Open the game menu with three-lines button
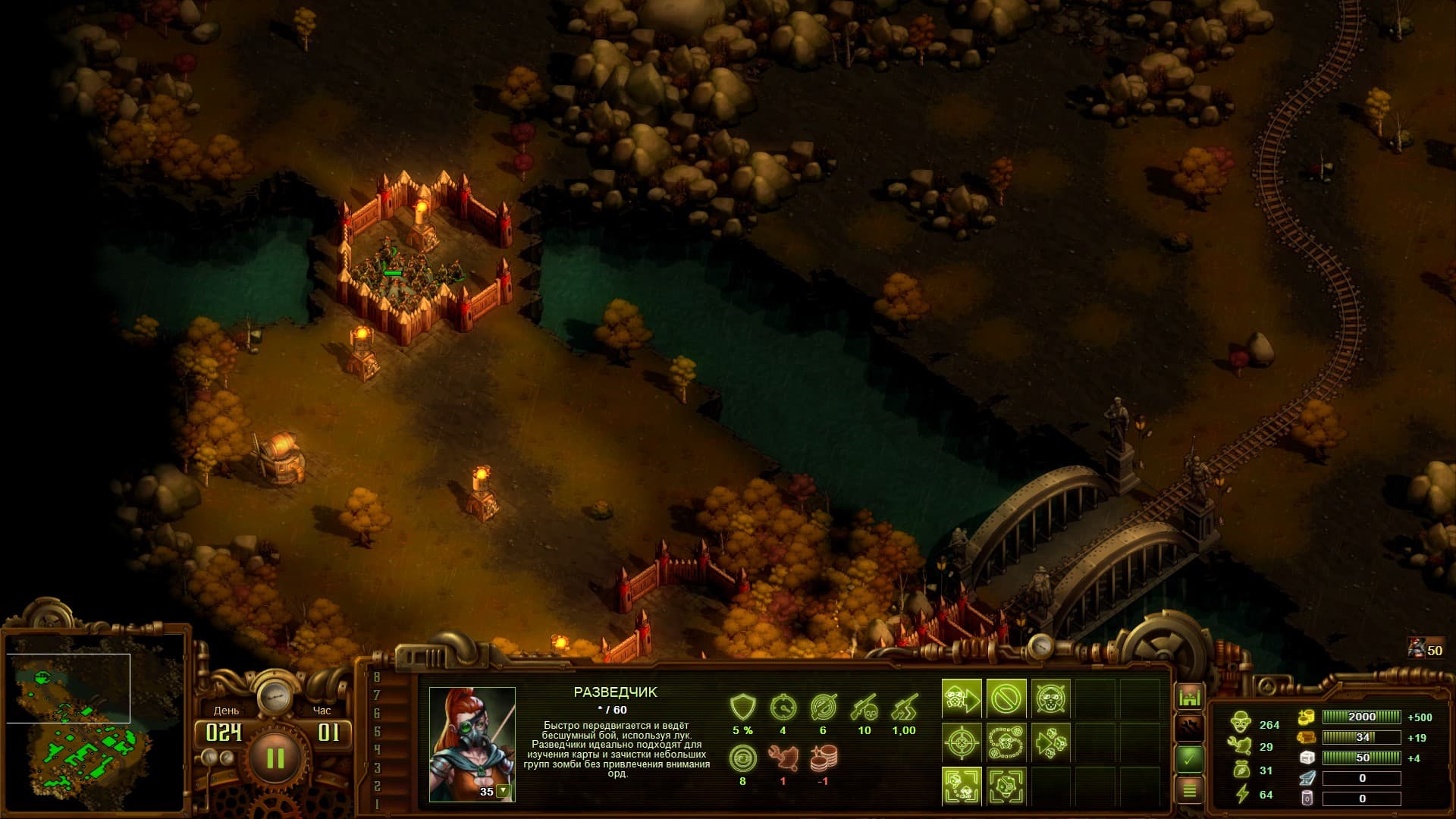1456x819 pixels. (x=1189, y=790)
